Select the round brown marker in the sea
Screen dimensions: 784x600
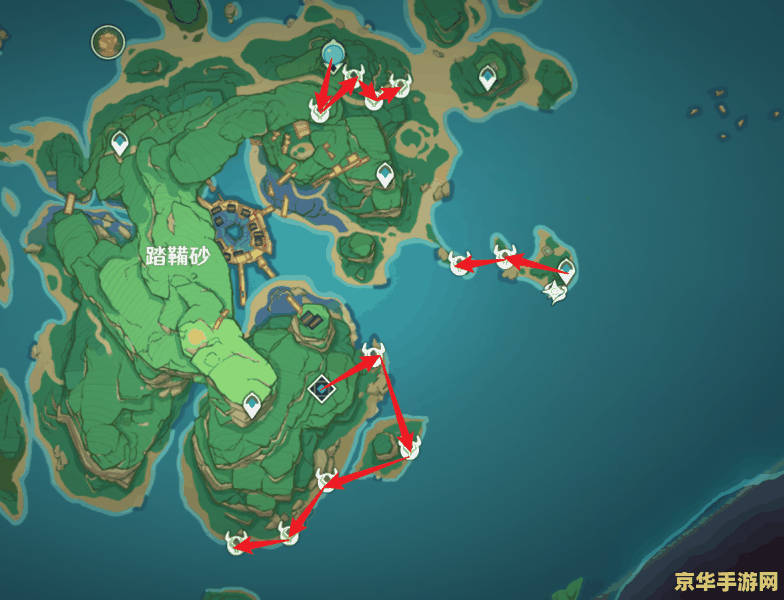(107, 42)
